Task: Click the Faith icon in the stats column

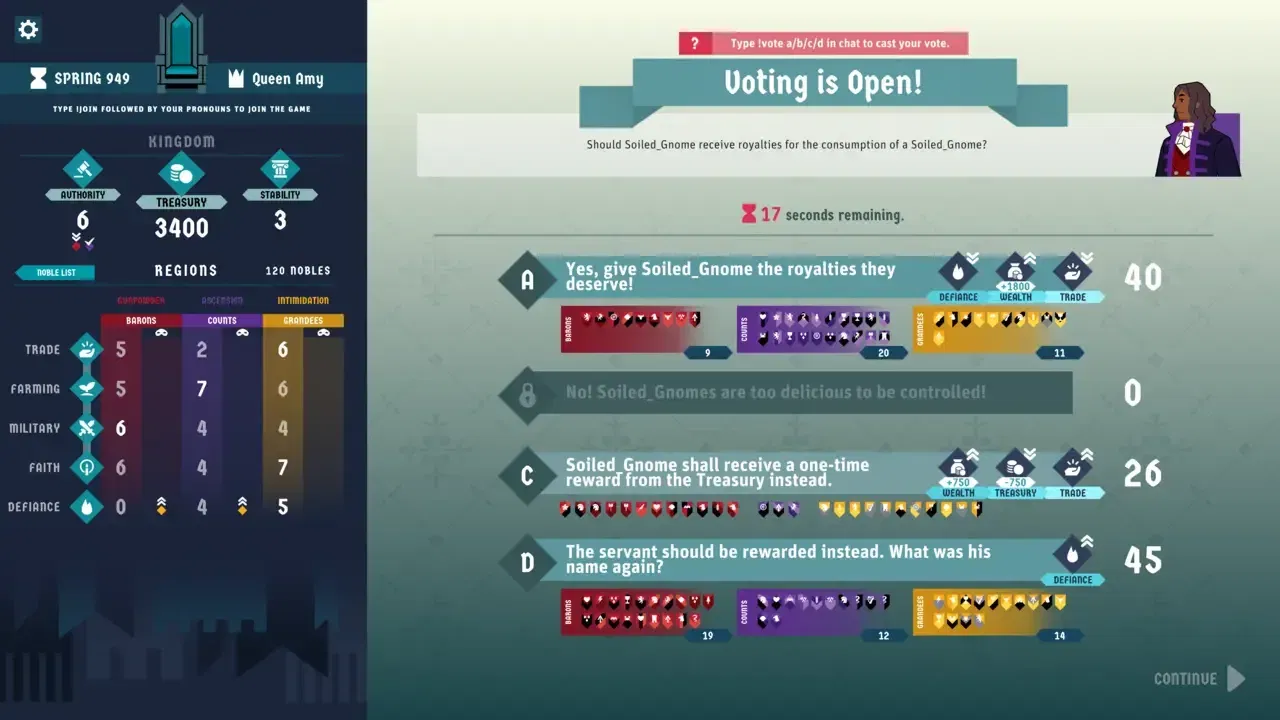Action: (x=87, y=467)
